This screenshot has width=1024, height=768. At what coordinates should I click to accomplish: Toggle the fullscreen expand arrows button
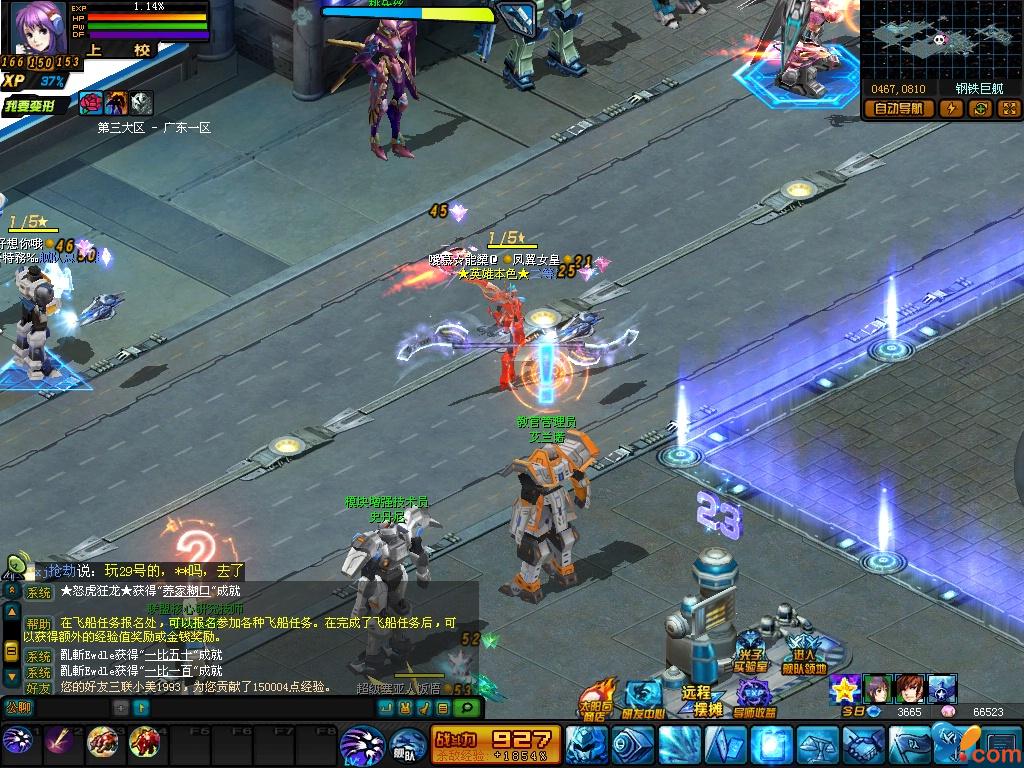[1008, 109]
